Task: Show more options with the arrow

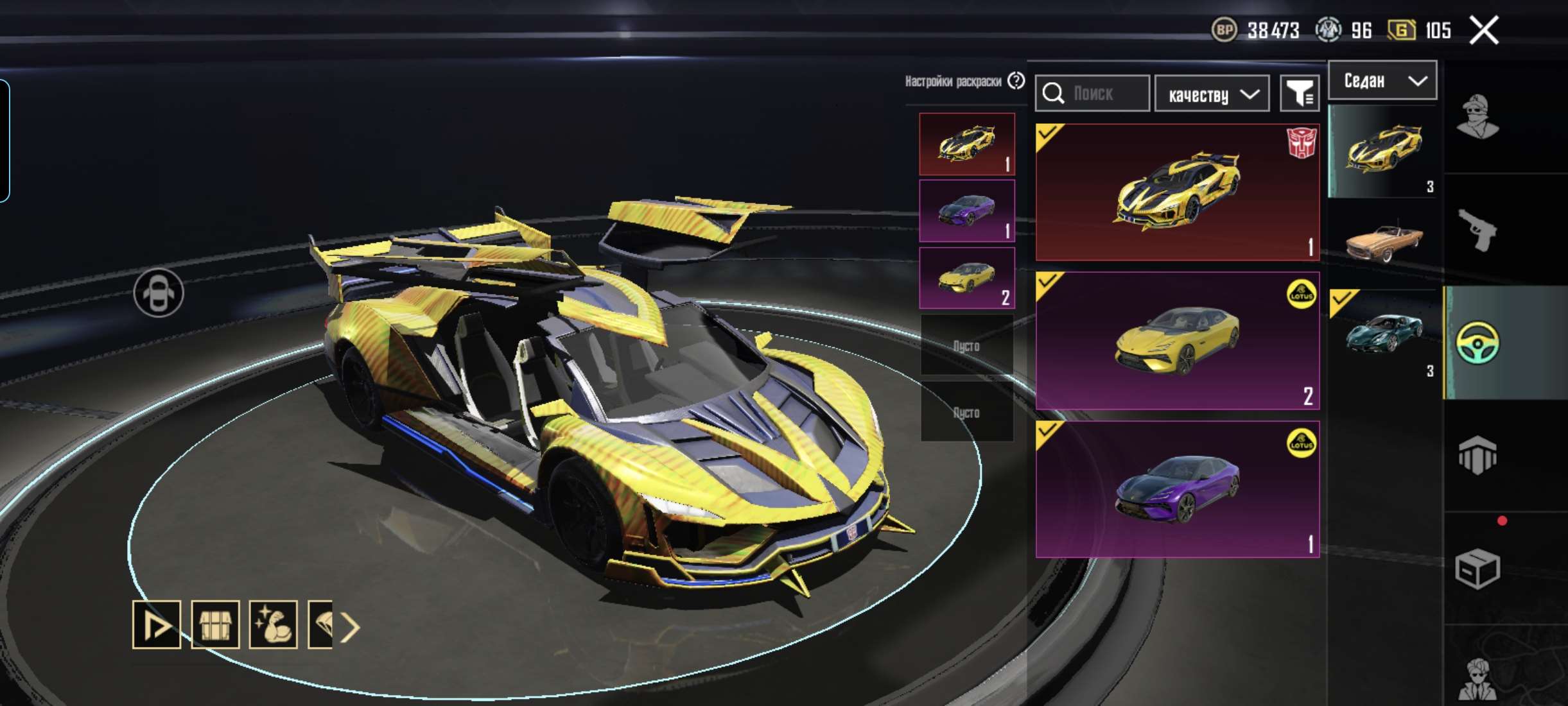Action: (x=351, y=627)
